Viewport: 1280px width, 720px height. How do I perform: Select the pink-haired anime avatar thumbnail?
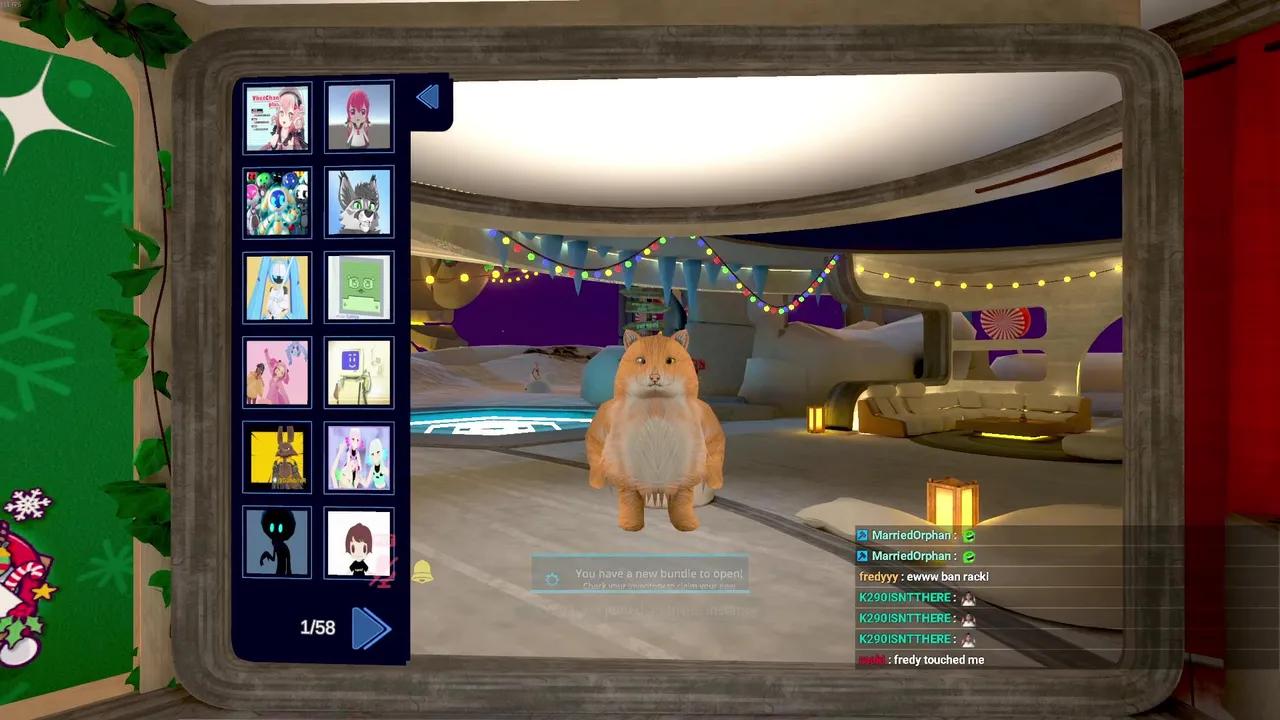(359, 116)
